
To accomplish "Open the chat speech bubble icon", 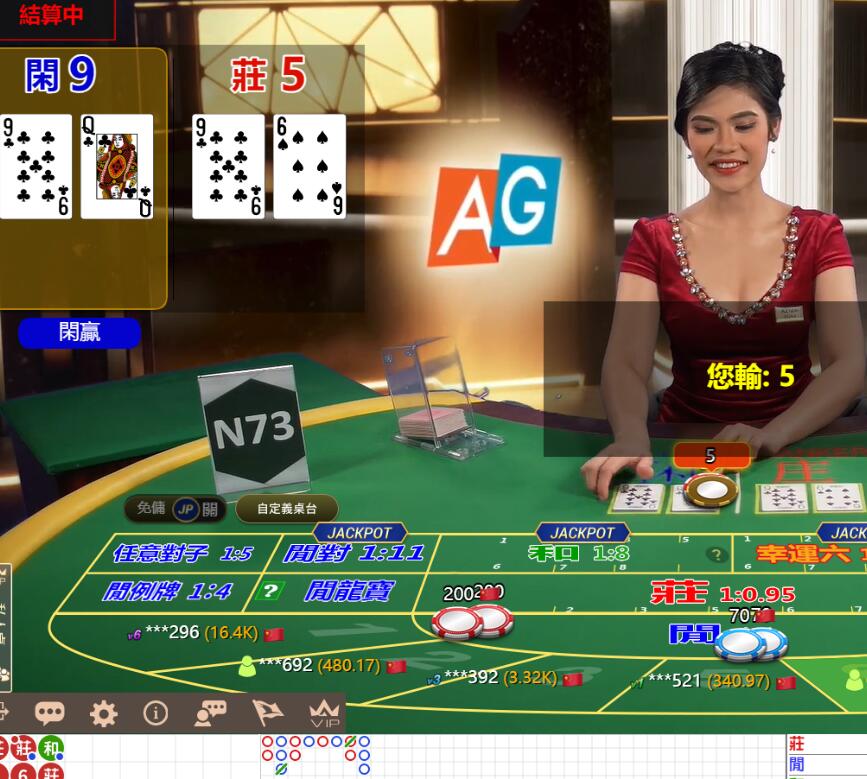I will pyautogui.click(x=49, y=713).
